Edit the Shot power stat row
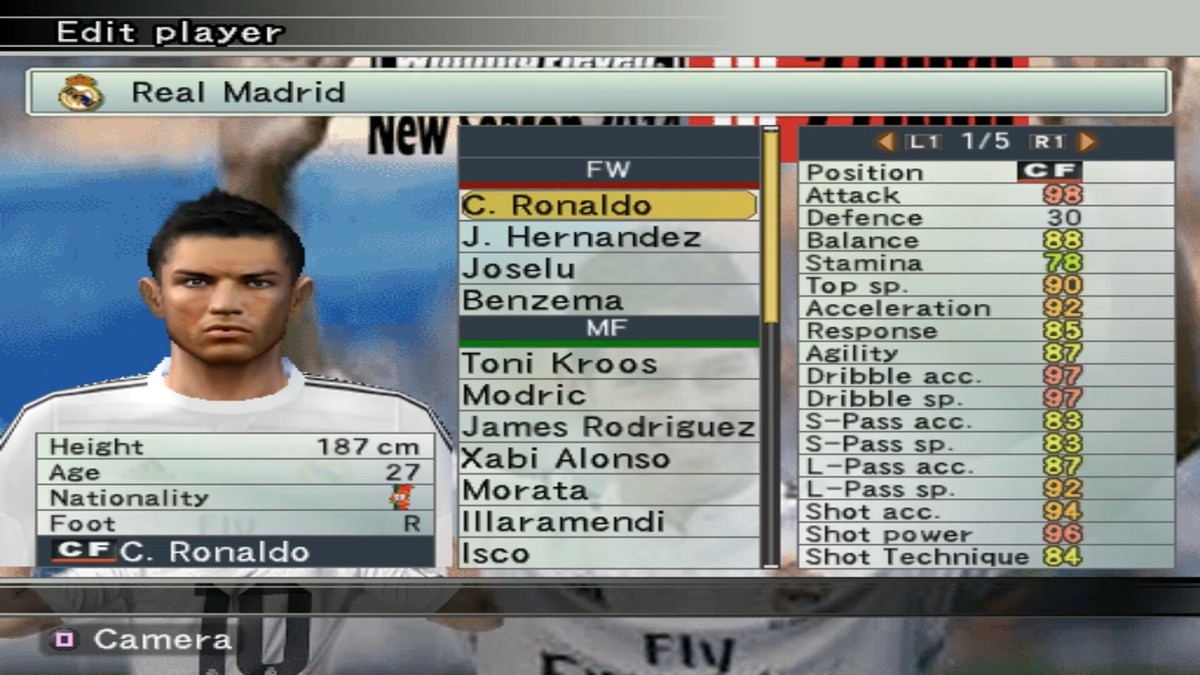 click(985, 534)
